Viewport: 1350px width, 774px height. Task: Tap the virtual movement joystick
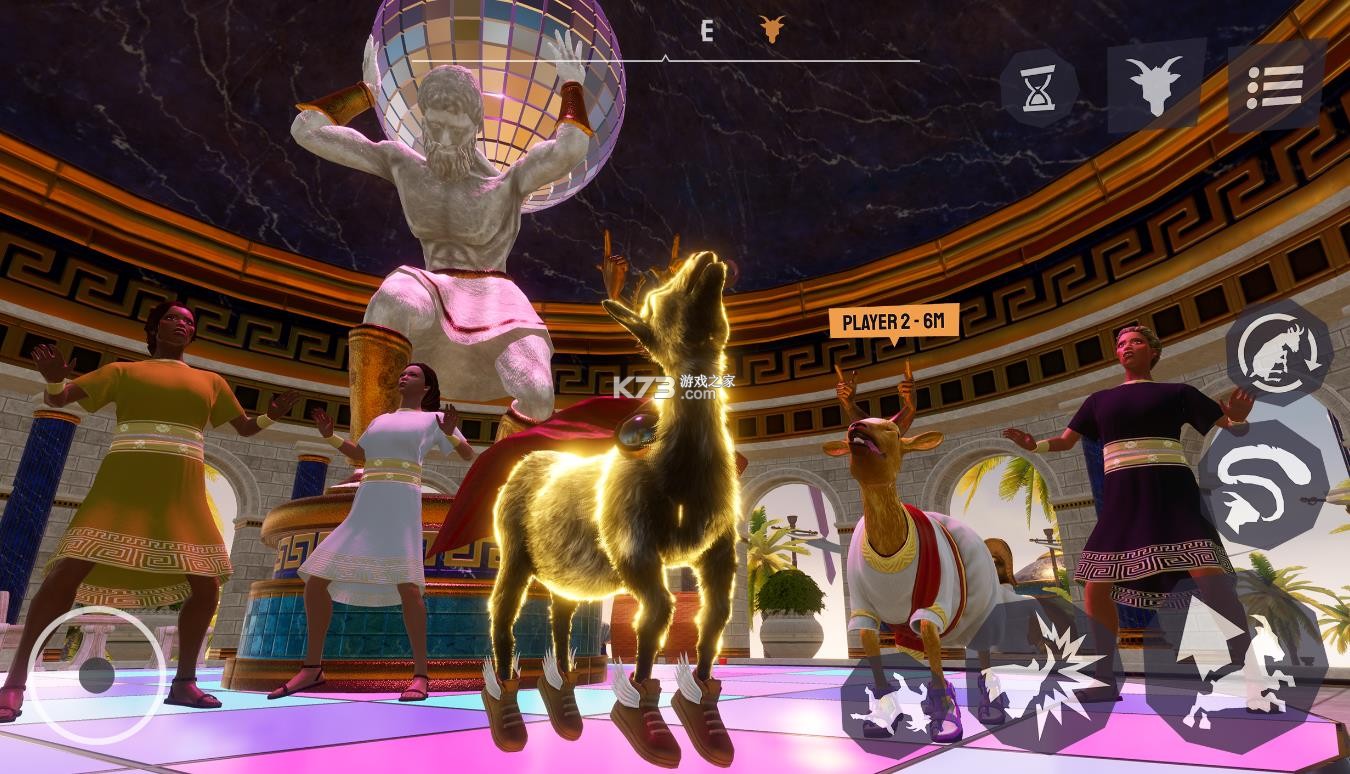96,675
